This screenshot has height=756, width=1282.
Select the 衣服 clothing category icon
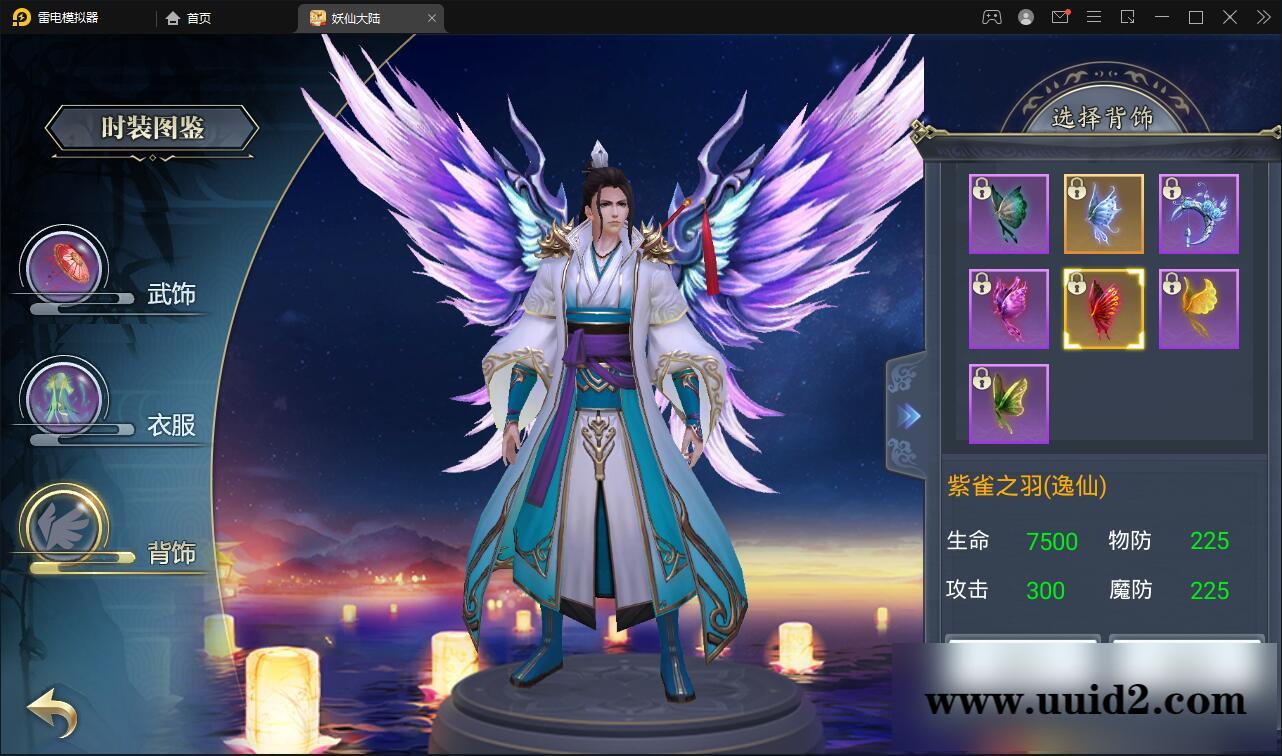(64, 395)
